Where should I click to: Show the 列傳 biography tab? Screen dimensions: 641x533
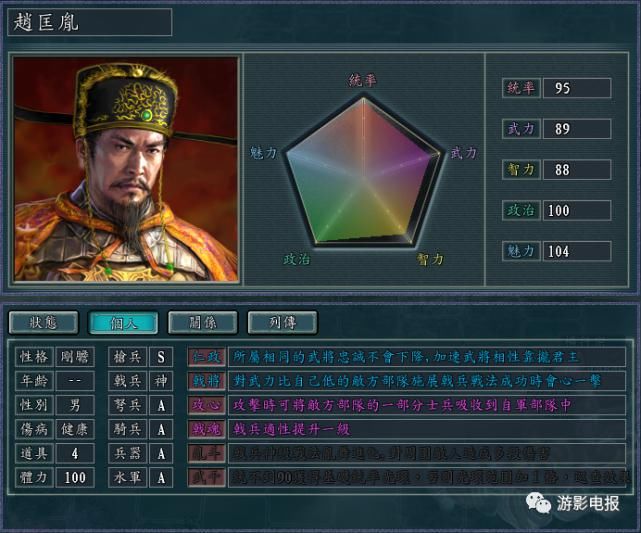pos(283,322)
